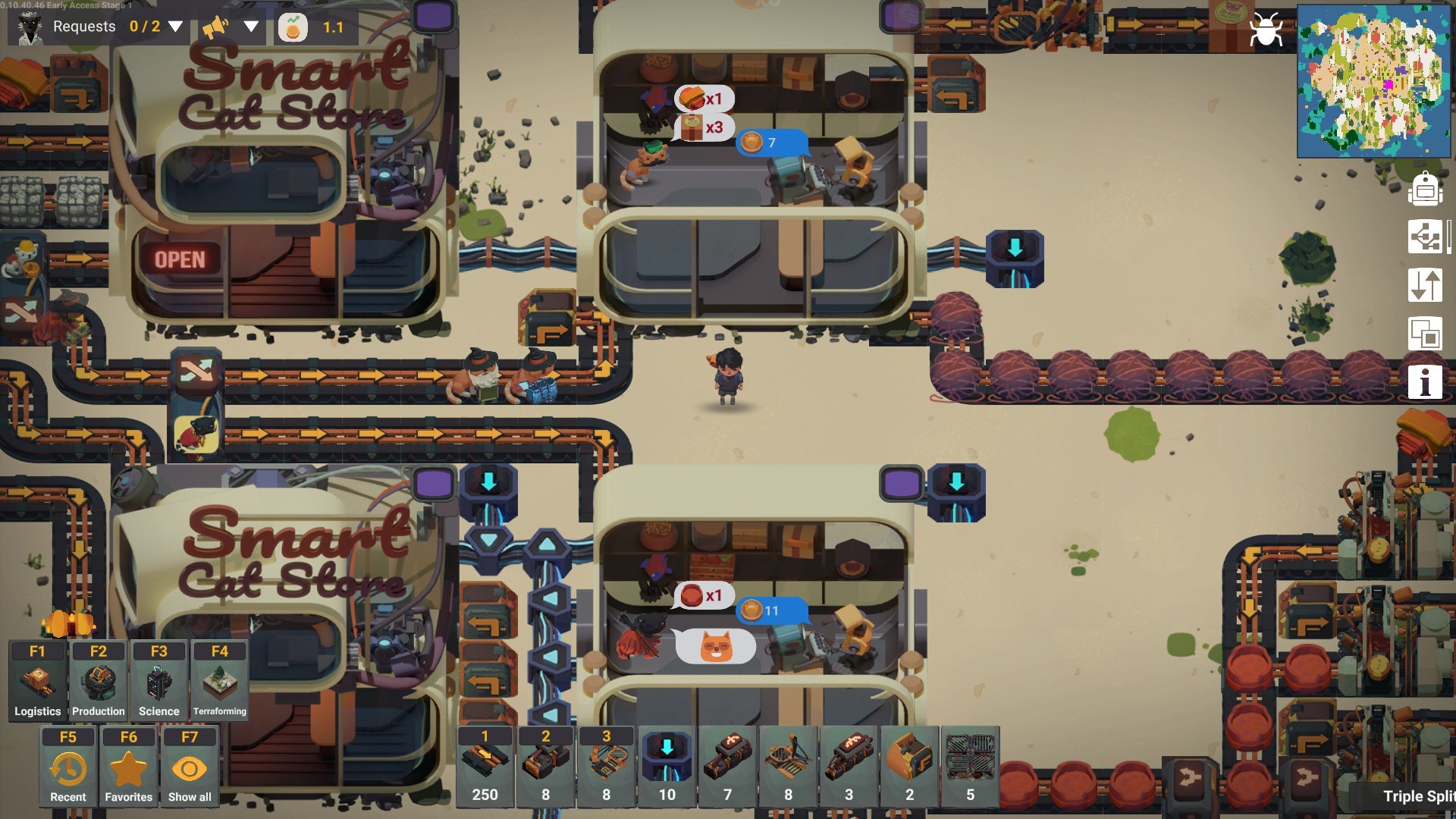Open the Terraforming category
Image resolution: width=1456 pixels, height=819 pixels.
pyautogui.click(x=219, y=680)
